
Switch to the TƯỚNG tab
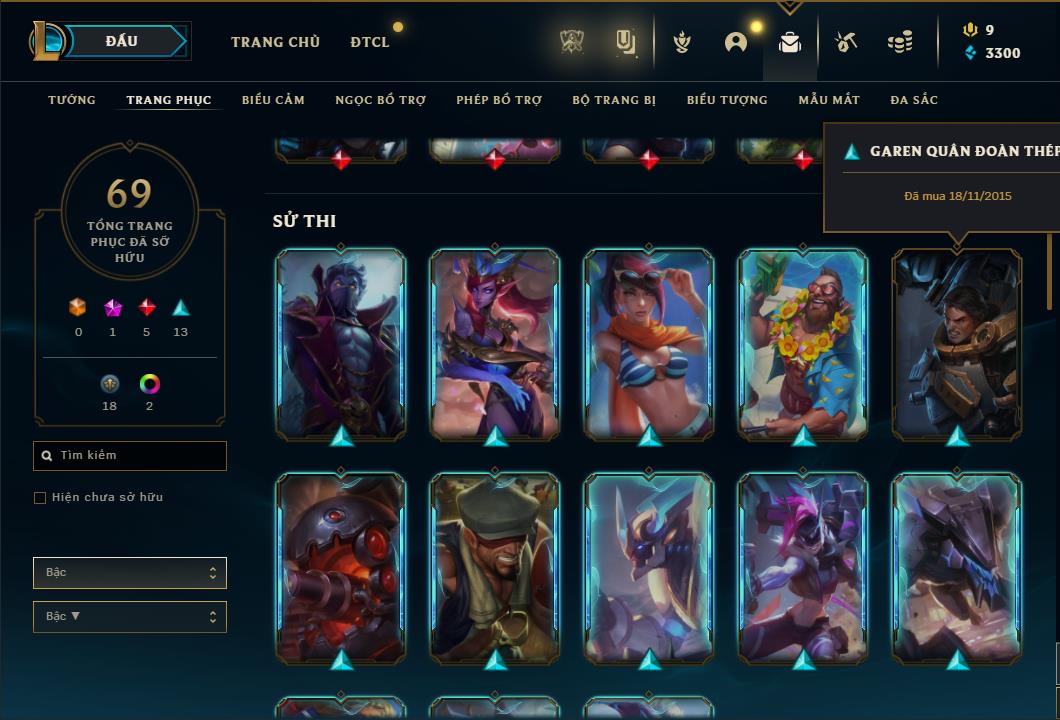pyautogui.click(x=72, y=100)
